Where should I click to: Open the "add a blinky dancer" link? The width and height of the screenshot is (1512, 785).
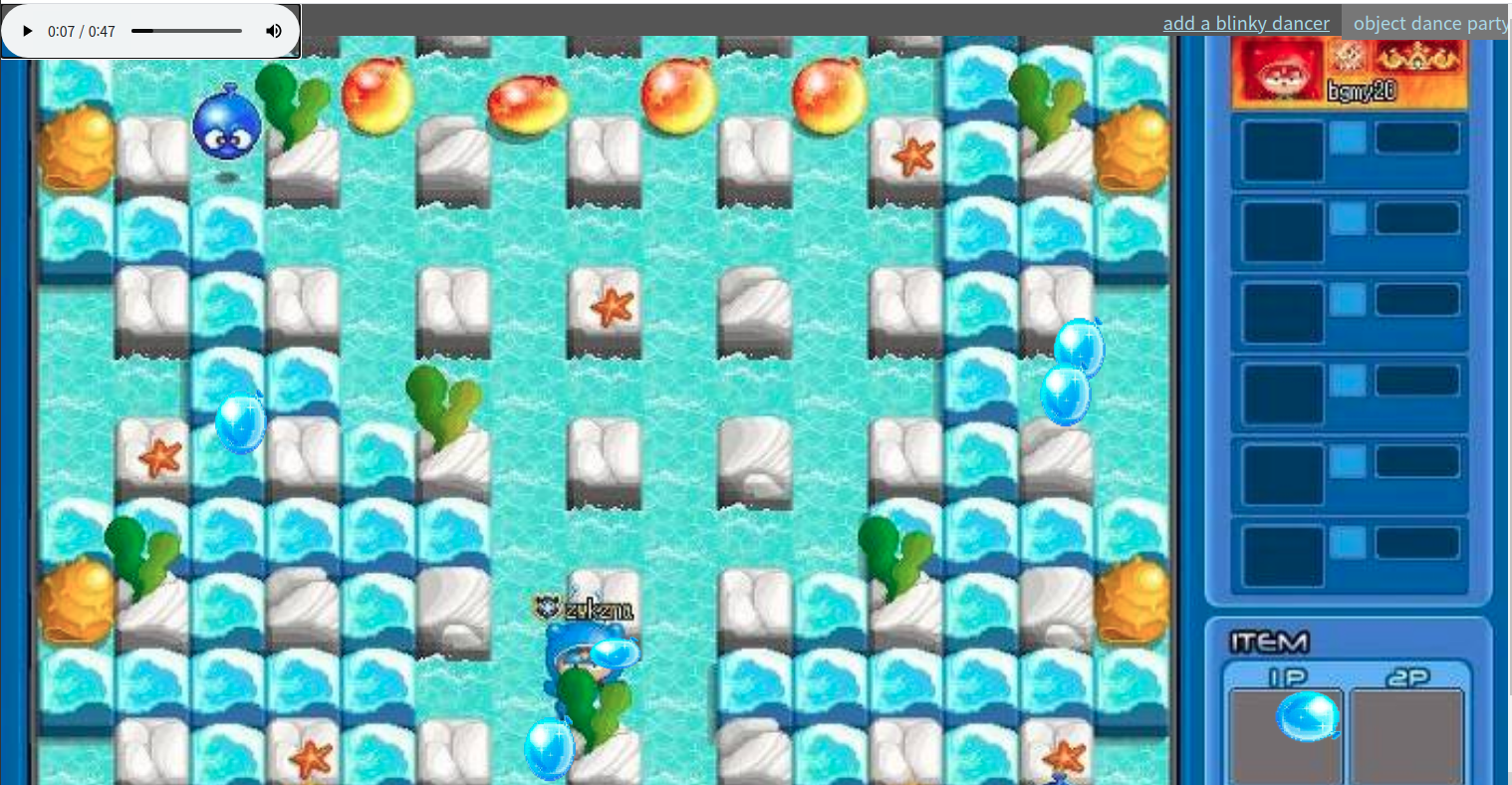pos(1245,23)
